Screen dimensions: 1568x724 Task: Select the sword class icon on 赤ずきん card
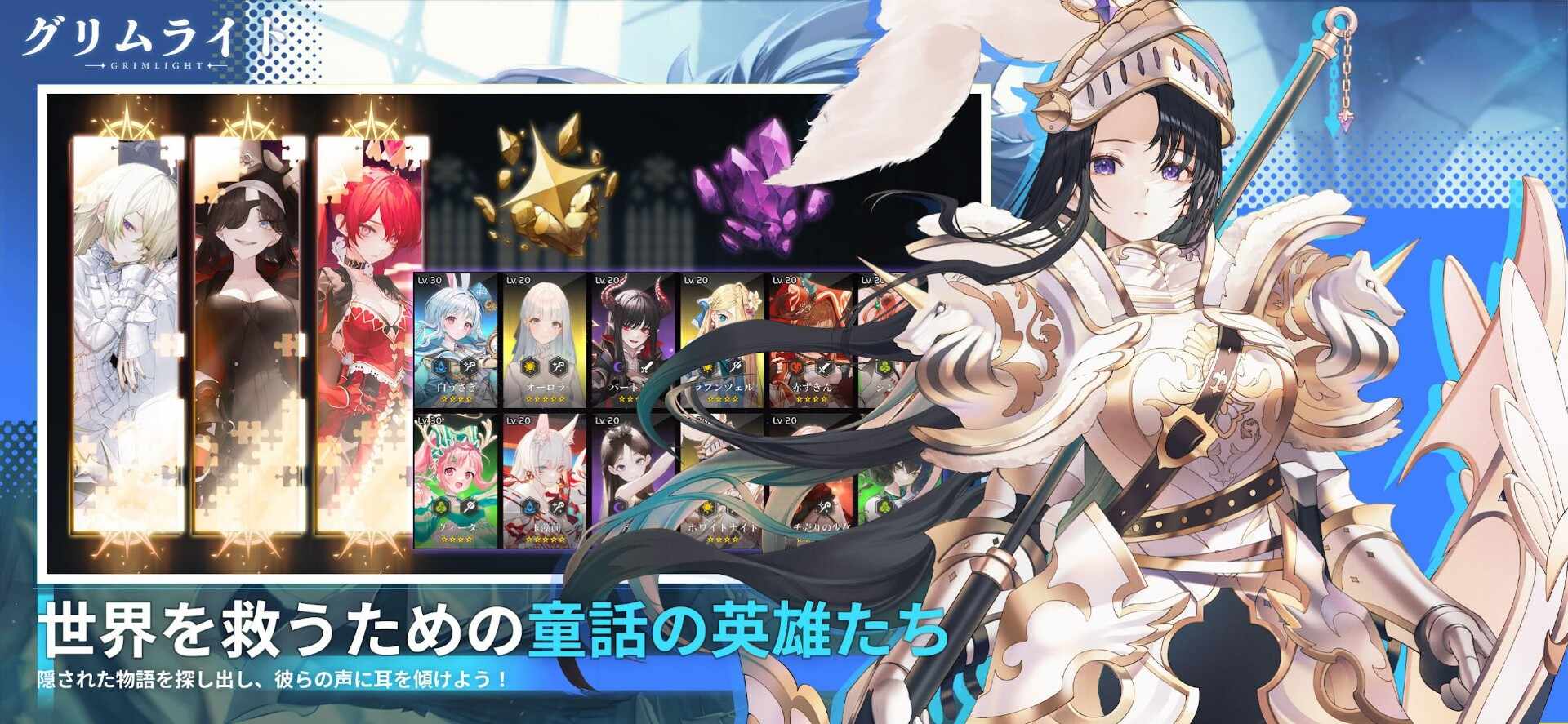pyautogui.click(x=822, y=367)
